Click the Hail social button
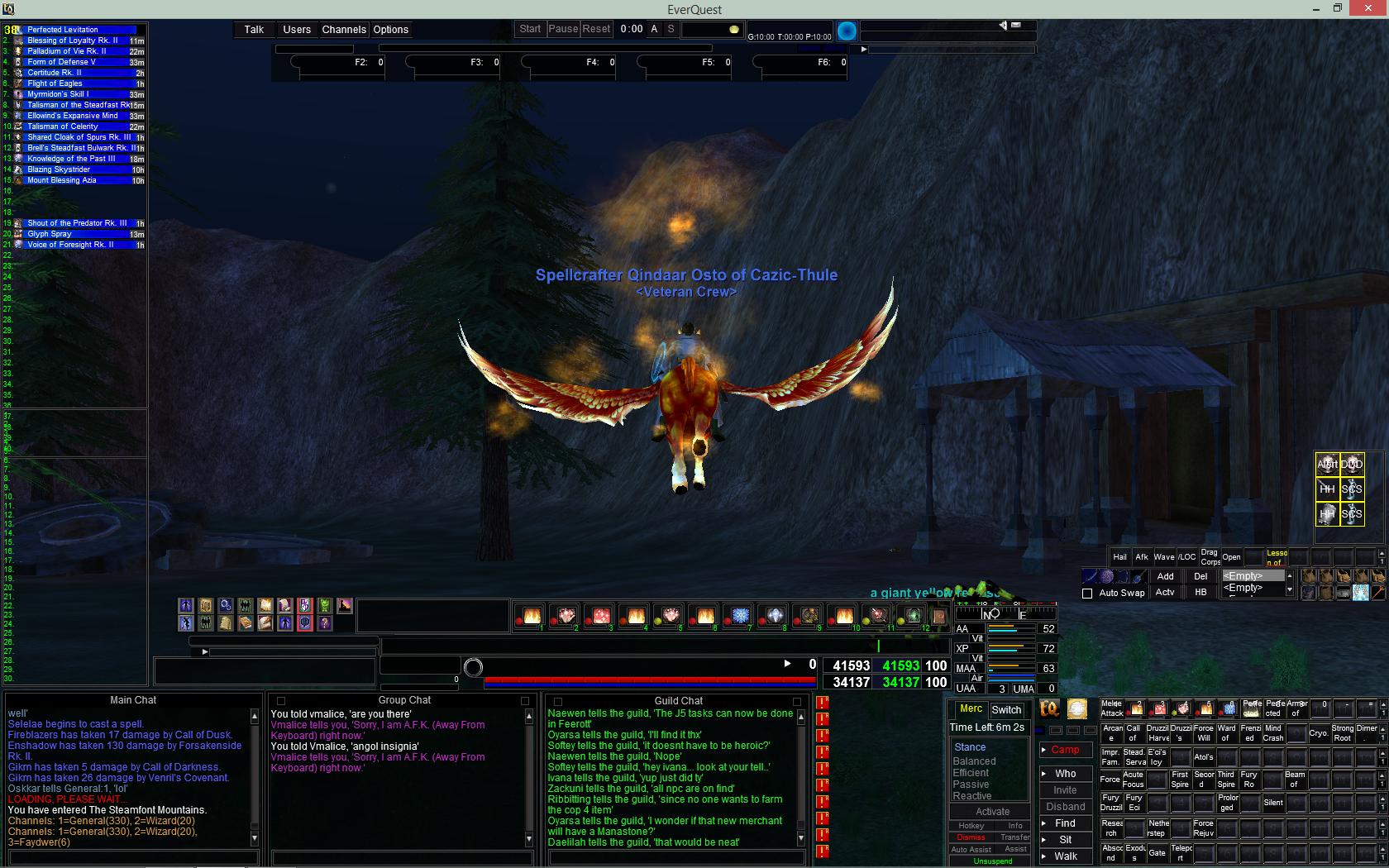 1119,556
